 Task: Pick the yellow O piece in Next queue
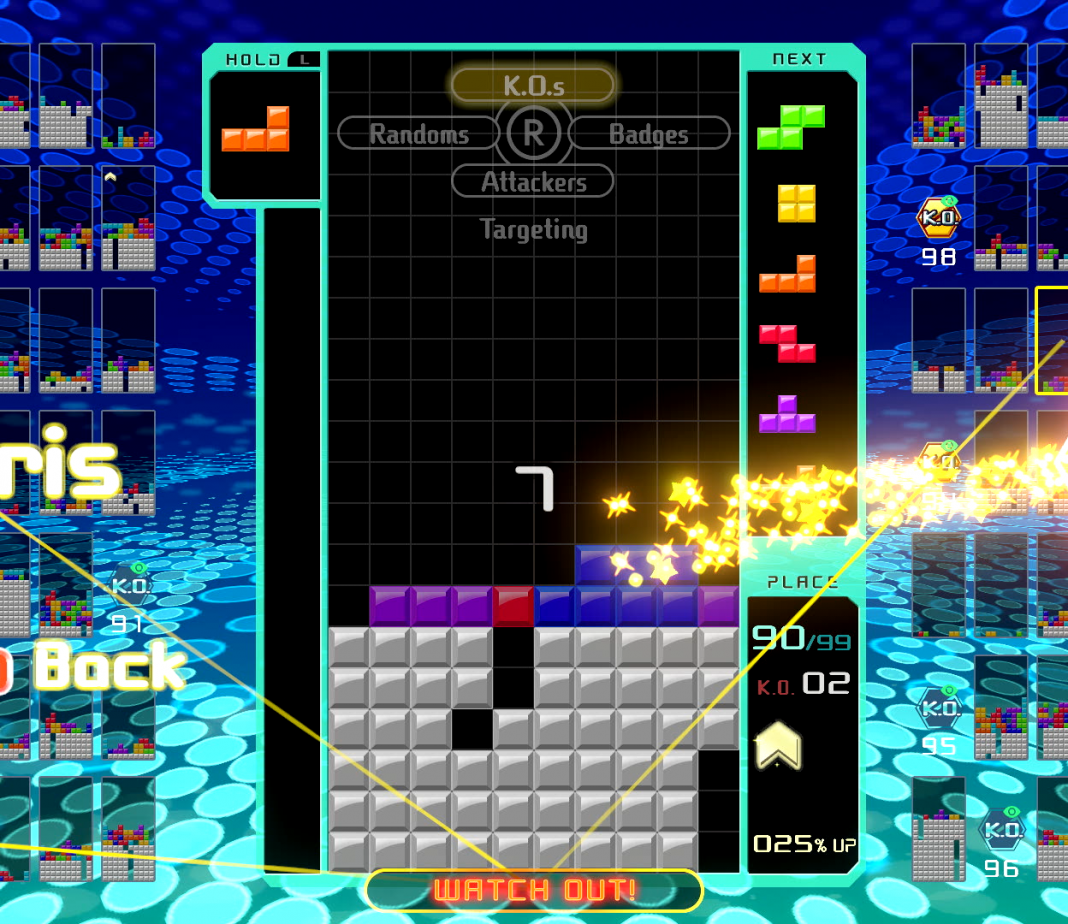pos(797,203)
